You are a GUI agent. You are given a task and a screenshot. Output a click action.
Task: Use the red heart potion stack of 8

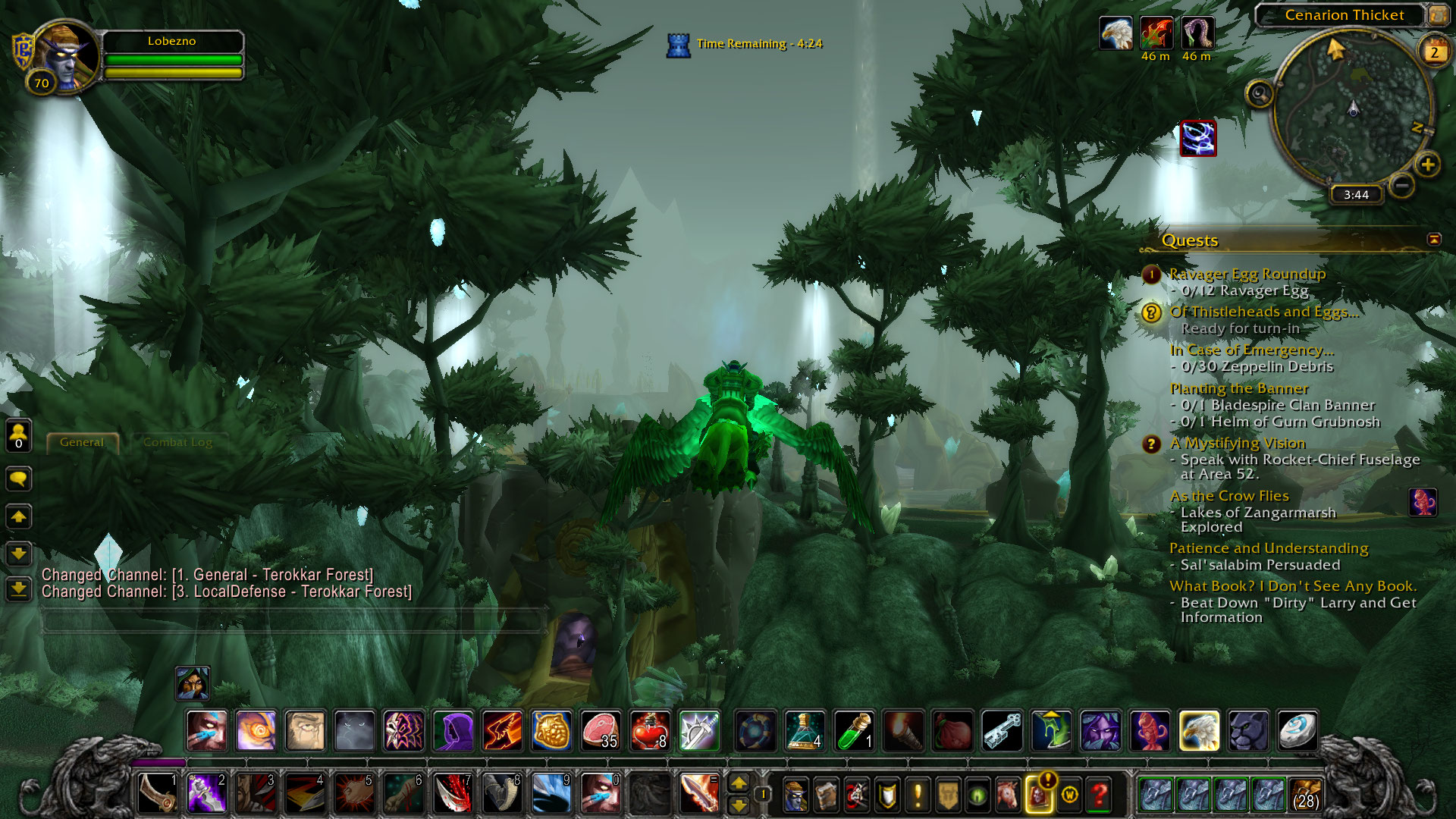[649, 730]
